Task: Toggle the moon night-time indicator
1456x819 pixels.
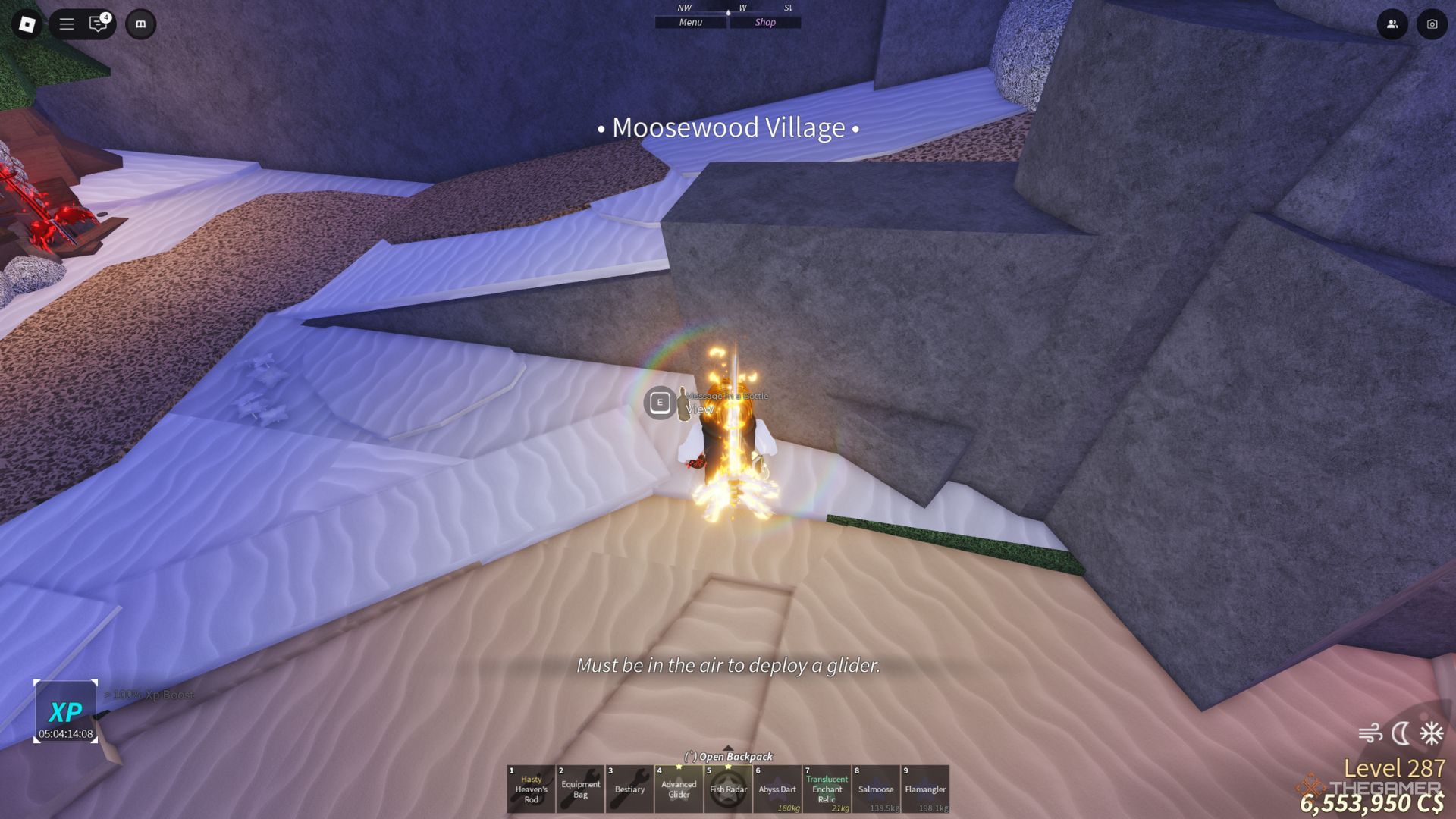Action: pos(1399,733)
